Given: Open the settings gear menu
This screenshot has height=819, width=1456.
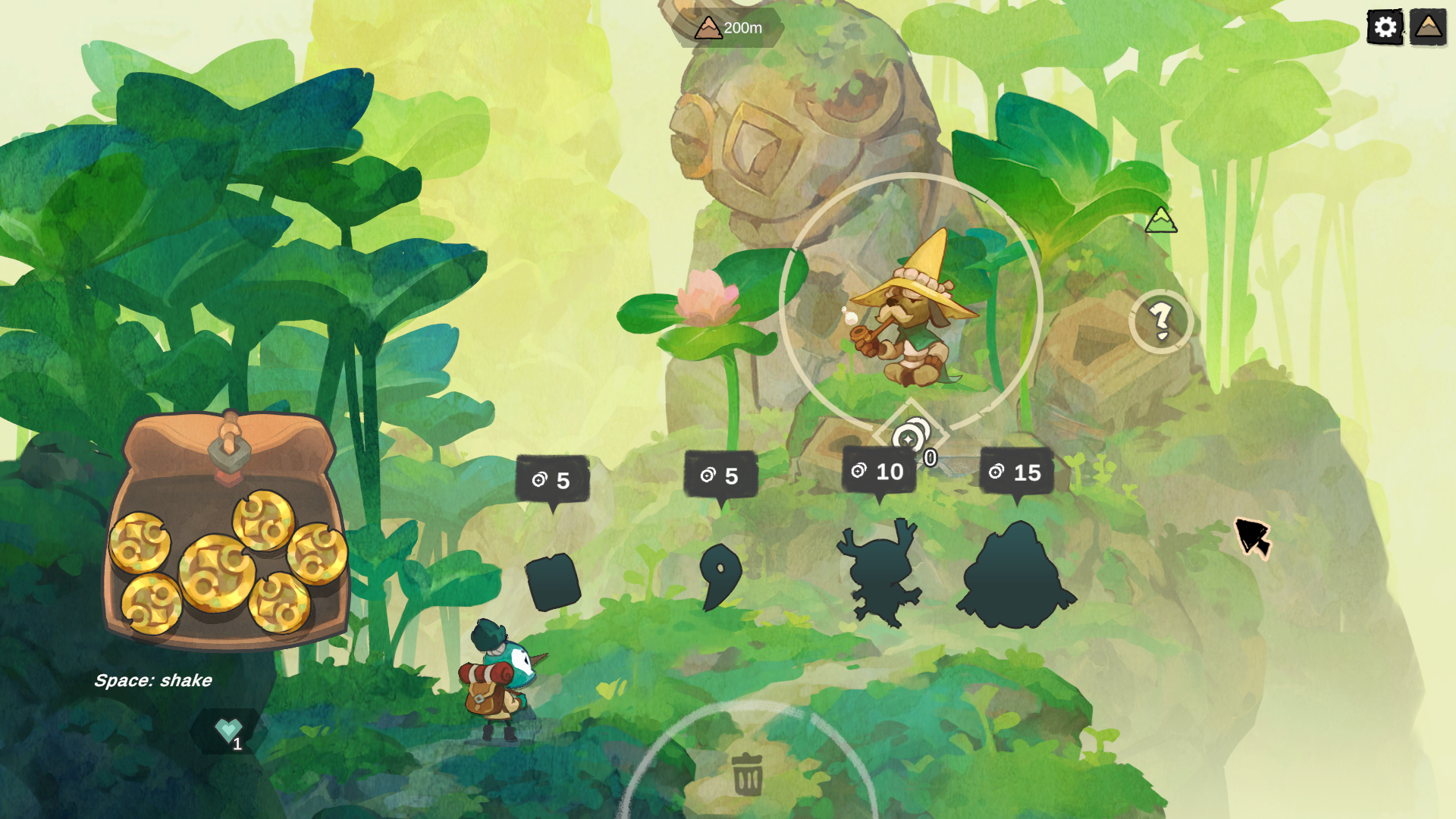Looking at the screenshot, I should 1385,27.
